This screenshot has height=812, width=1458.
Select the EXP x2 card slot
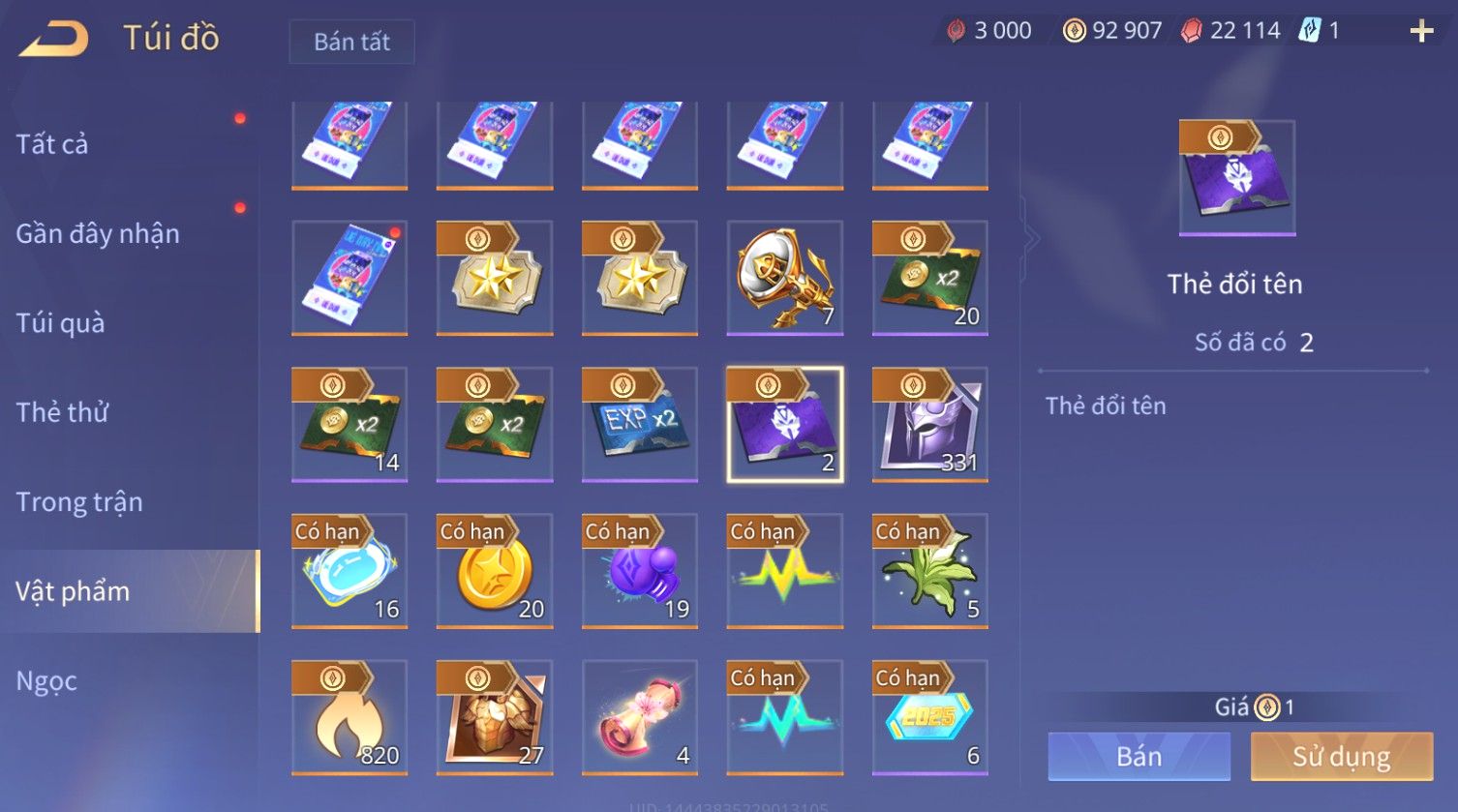[x=639, y=424]
